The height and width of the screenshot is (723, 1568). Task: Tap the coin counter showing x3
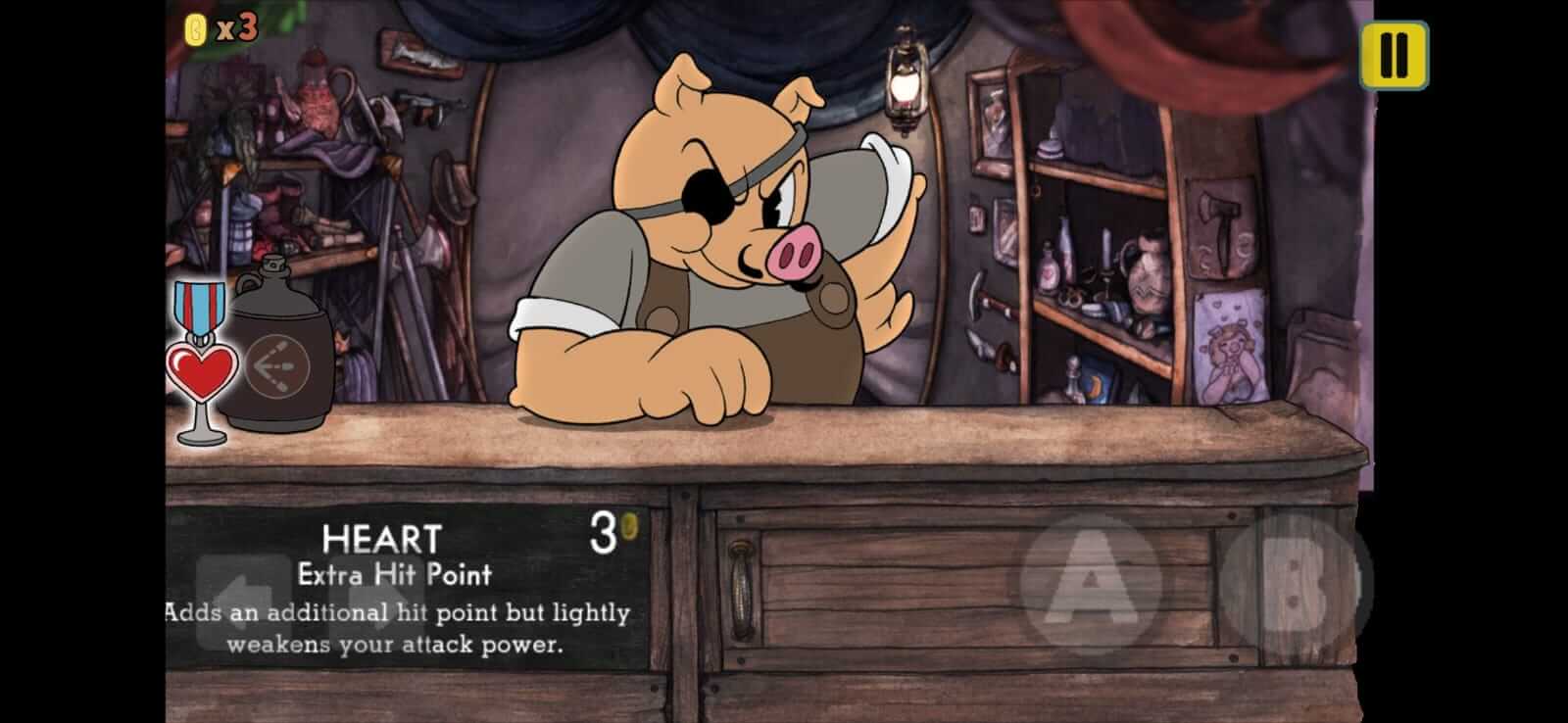pyautogui.click(x=220, y=29)
